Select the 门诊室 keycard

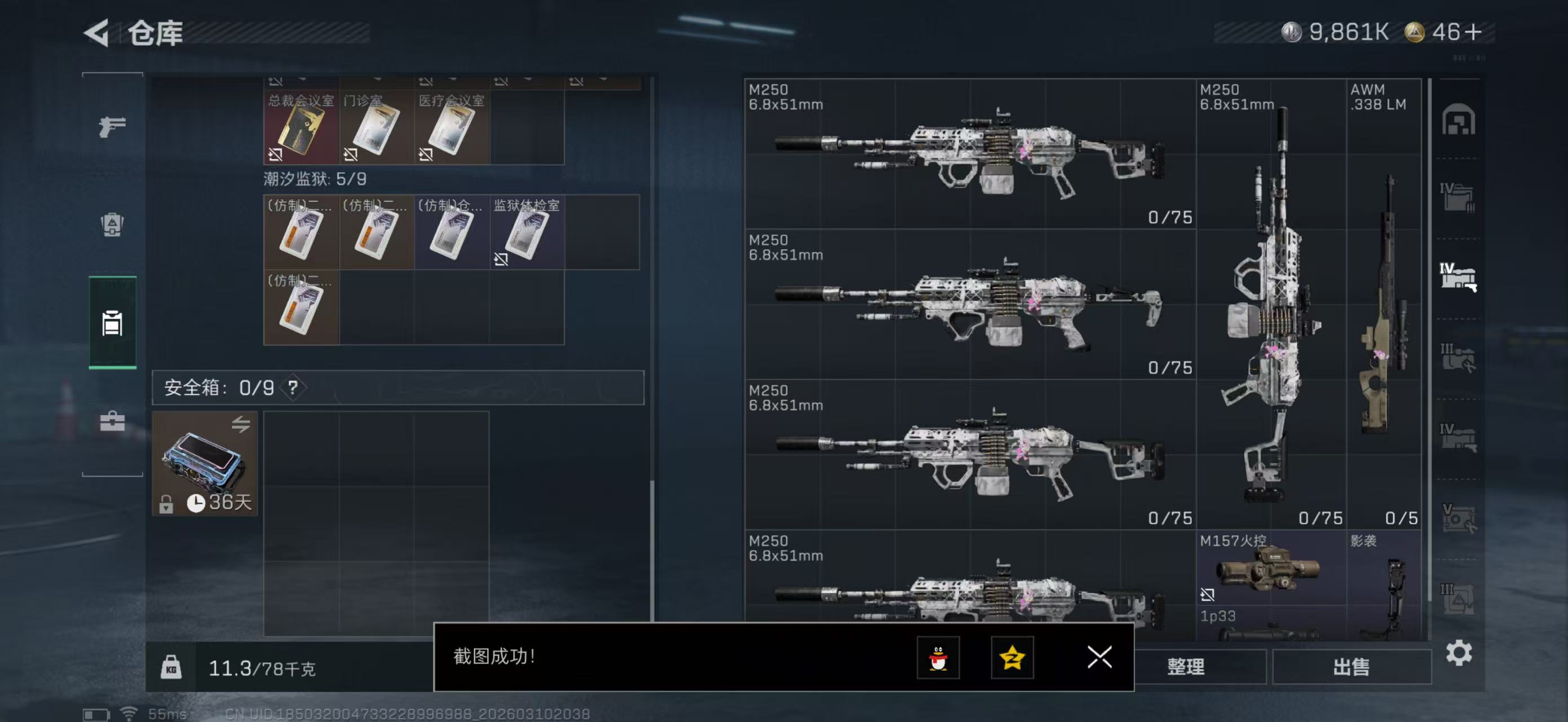pos(376,129)
